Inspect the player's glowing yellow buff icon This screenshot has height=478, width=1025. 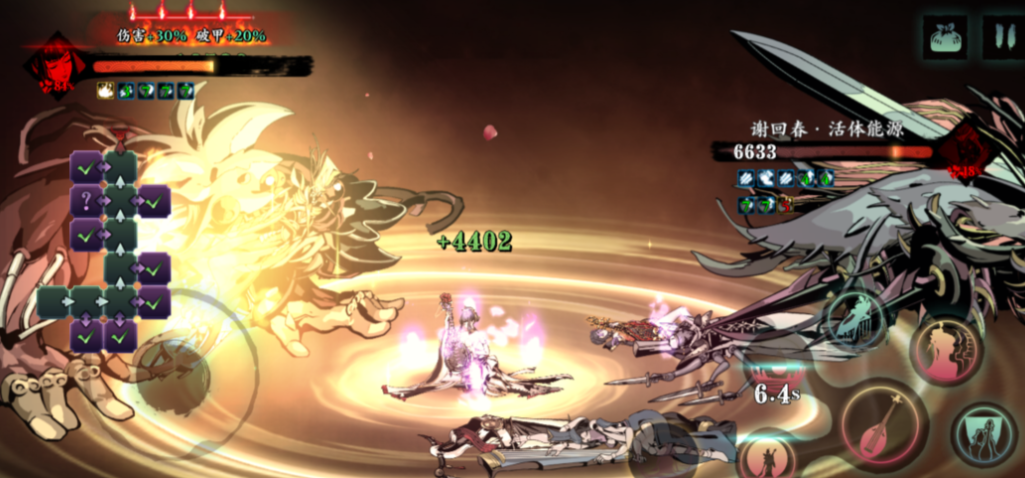click(x=105, y=91)
